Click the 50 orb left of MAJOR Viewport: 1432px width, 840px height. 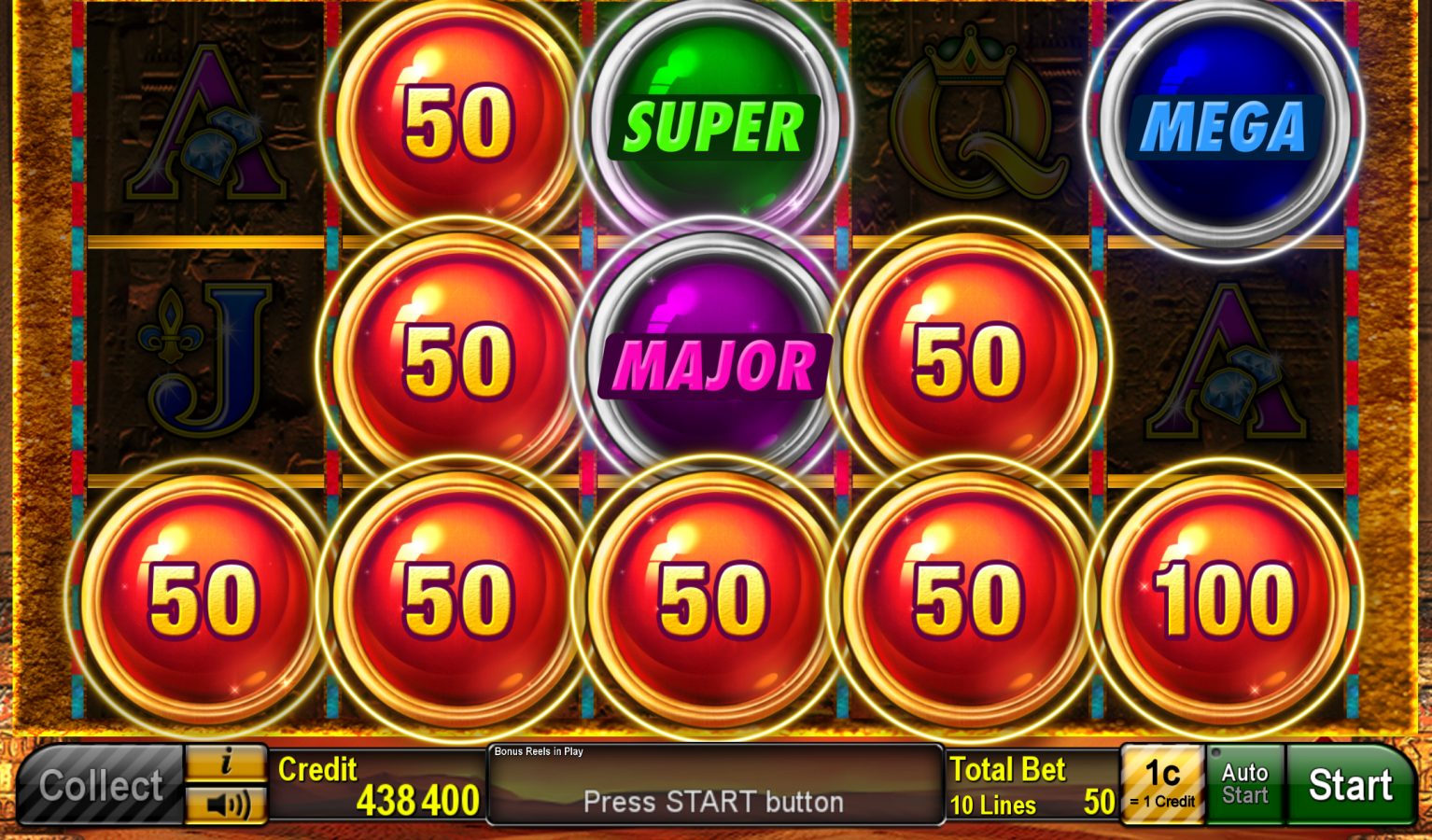click(x=457, y=359)
